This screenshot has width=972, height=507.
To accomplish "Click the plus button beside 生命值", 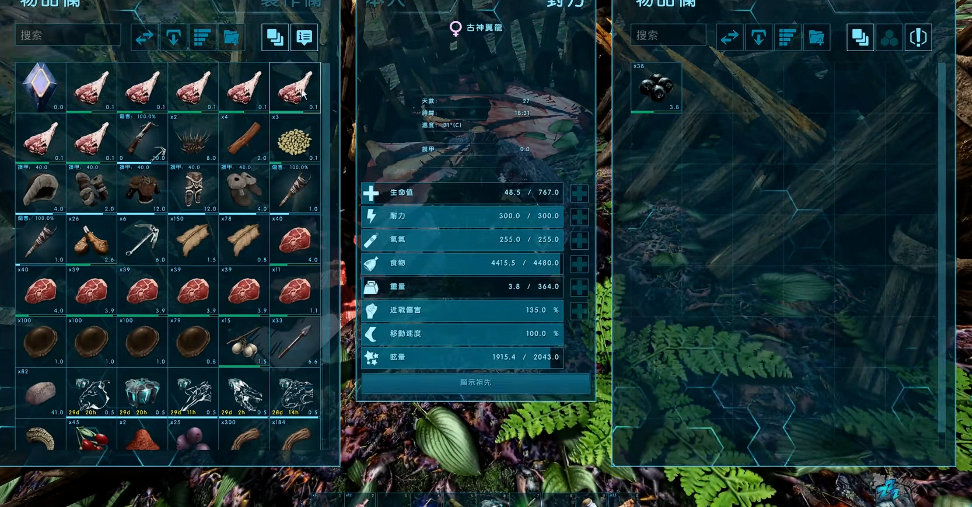I will 579,193.
